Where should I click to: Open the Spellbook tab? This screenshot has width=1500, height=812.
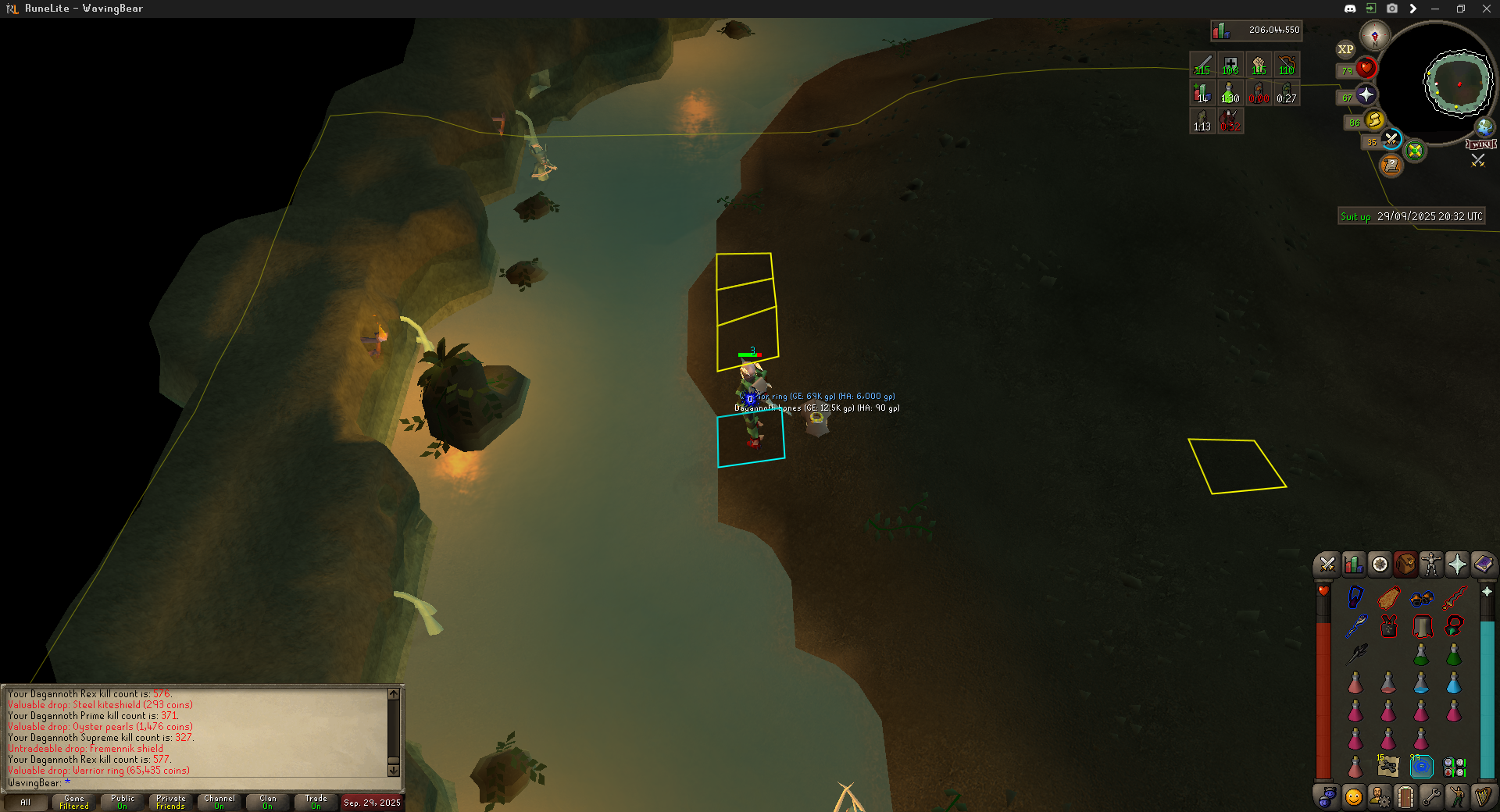coord(1483,564)
